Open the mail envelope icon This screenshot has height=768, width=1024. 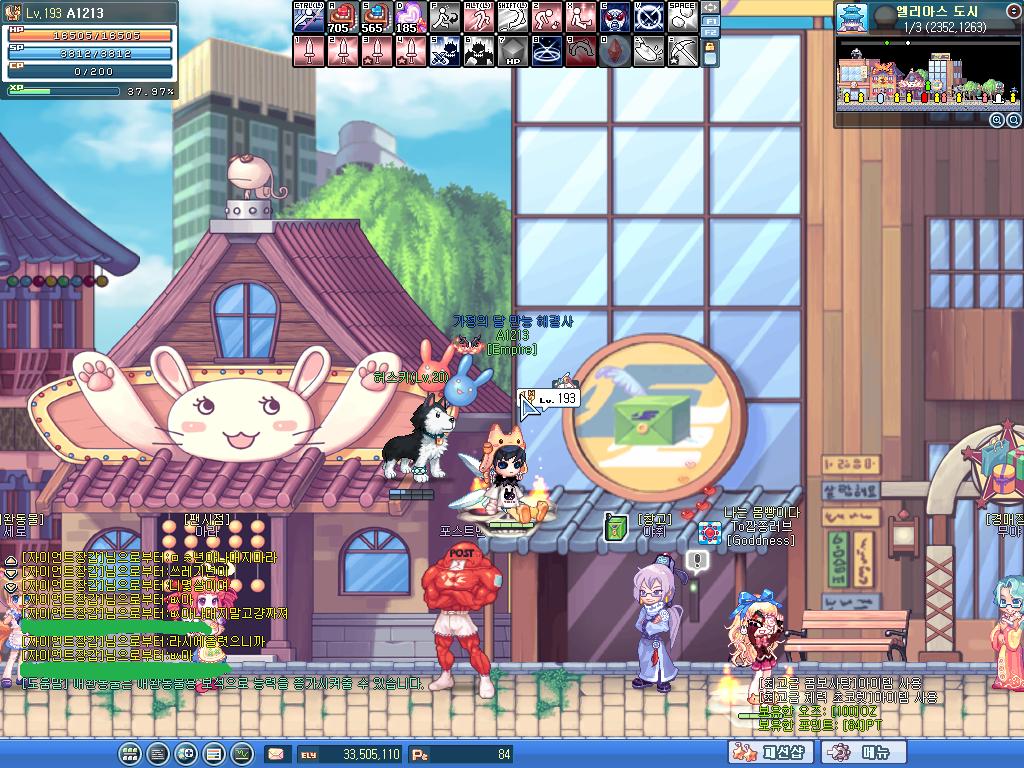coord(276,753)
